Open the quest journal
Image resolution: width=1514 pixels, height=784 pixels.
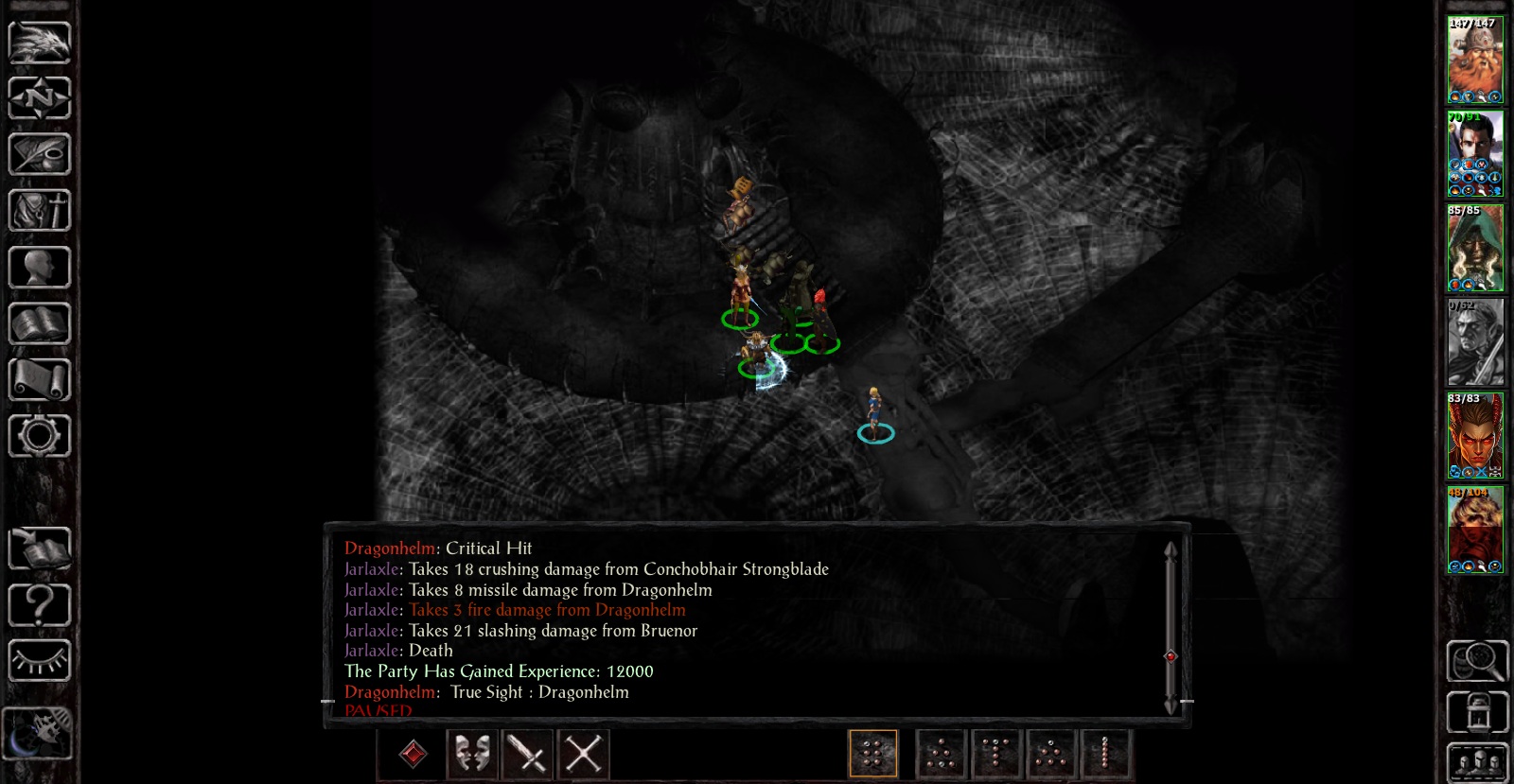click(x=40, y=154)
